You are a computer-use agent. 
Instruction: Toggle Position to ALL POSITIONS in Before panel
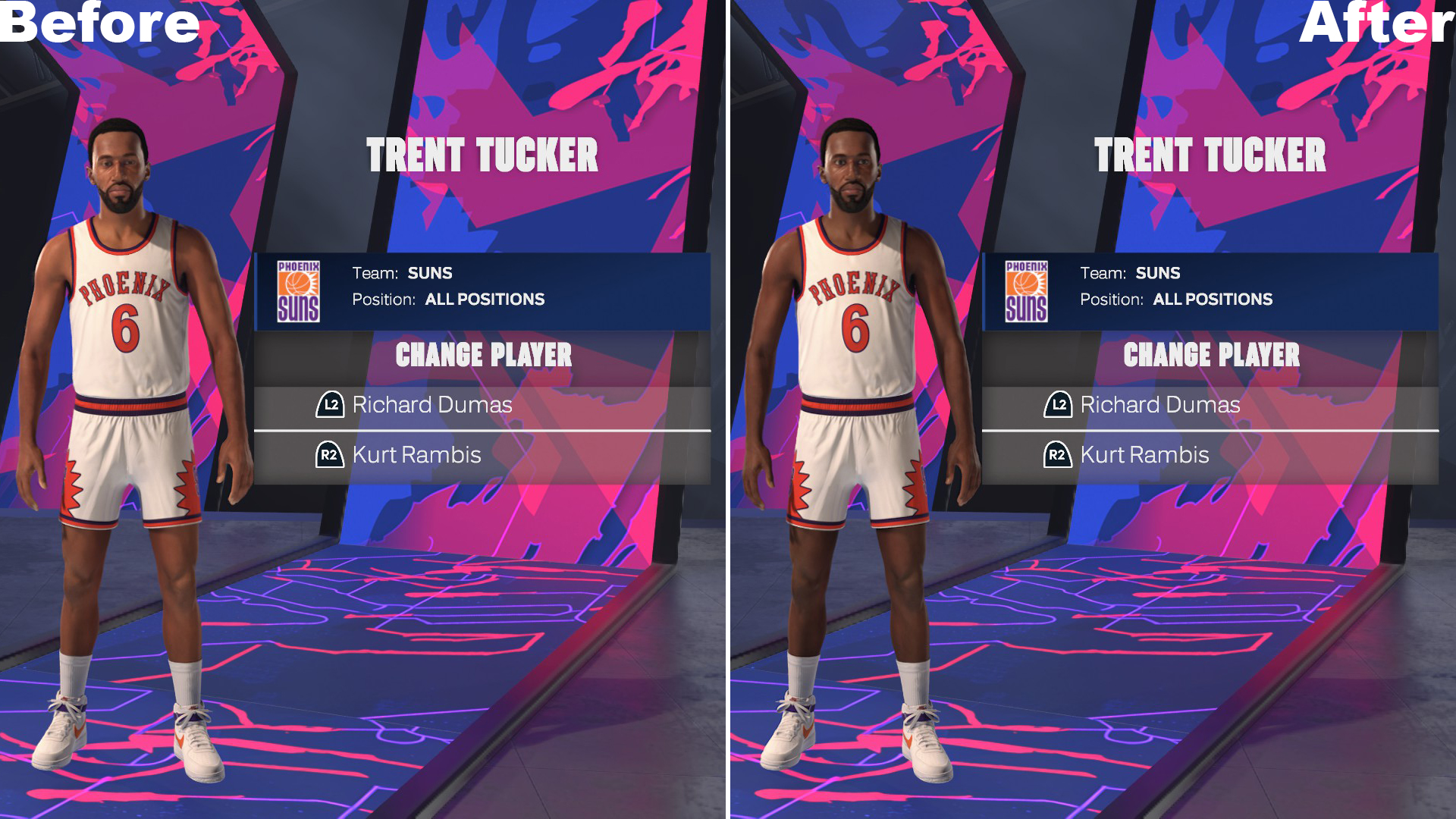(x=483, y=299)
